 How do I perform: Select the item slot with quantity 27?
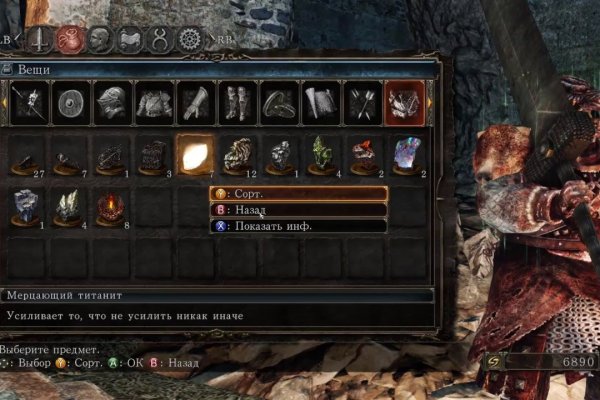26,155
